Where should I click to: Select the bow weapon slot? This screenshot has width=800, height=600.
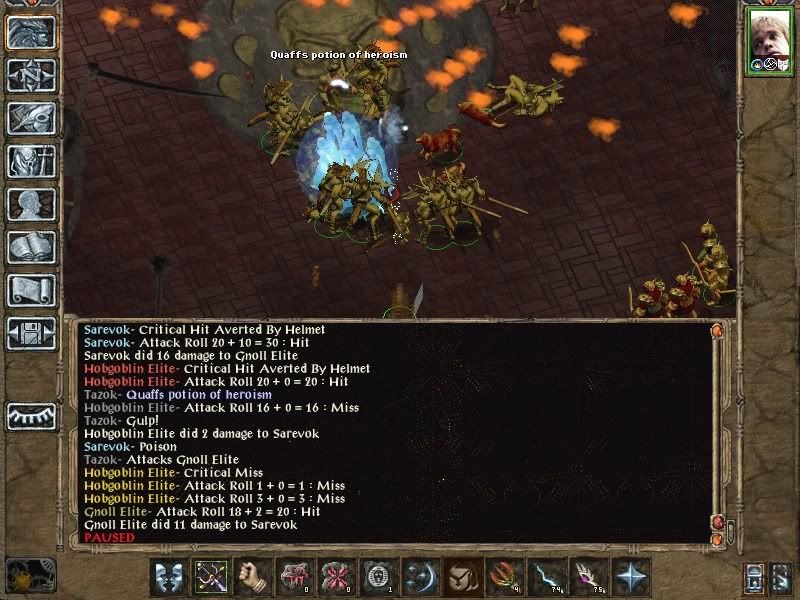coord(211,577)
